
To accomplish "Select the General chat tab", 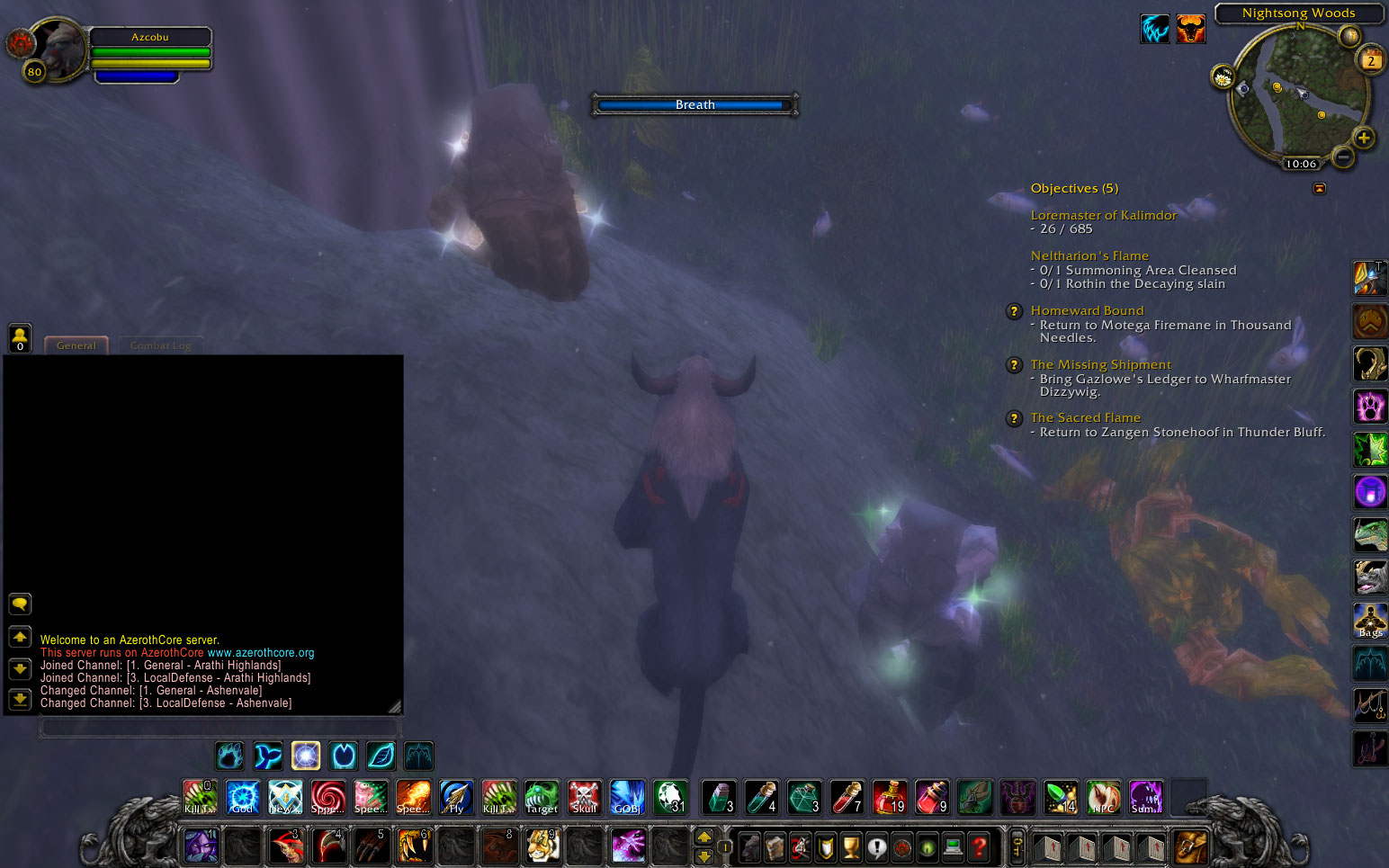I will (76, 345).
